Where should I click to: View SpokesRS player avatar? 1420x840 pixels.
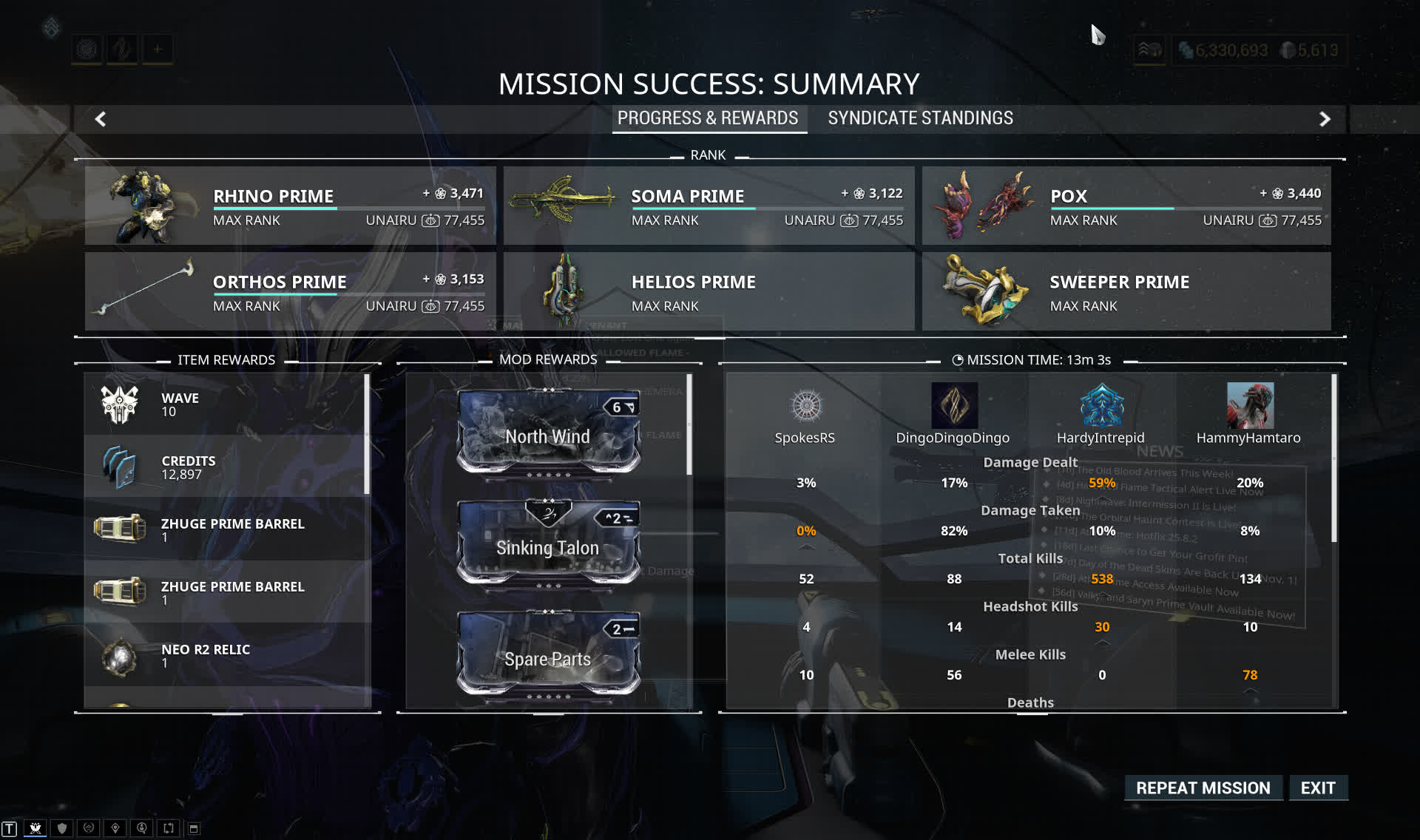(x=805, y=405)
